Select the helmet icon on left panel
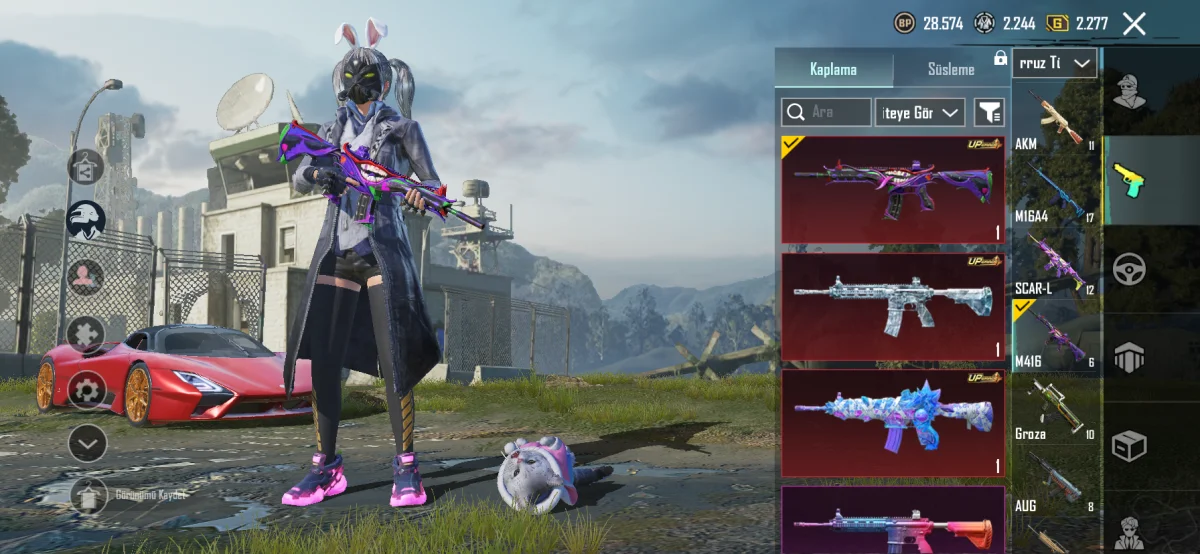Viewport: 1200px width, 554px height. point(87,219)
